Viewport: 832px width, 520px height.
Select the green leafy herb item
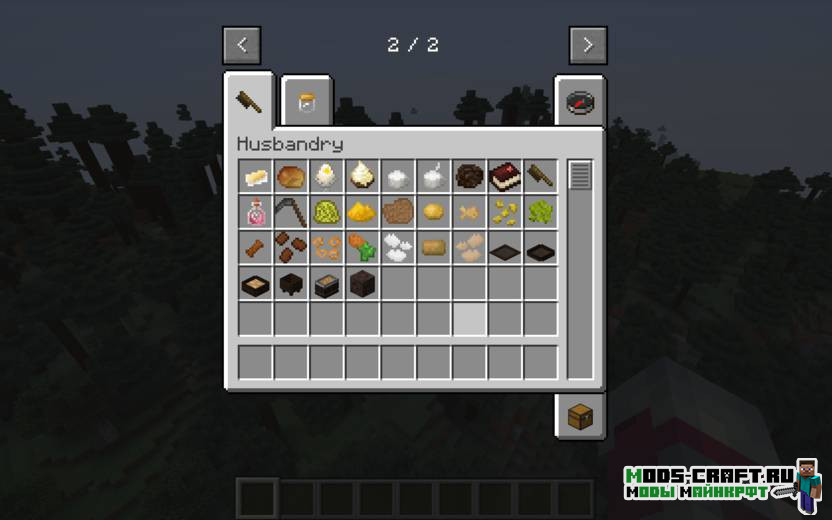(540, 212)
